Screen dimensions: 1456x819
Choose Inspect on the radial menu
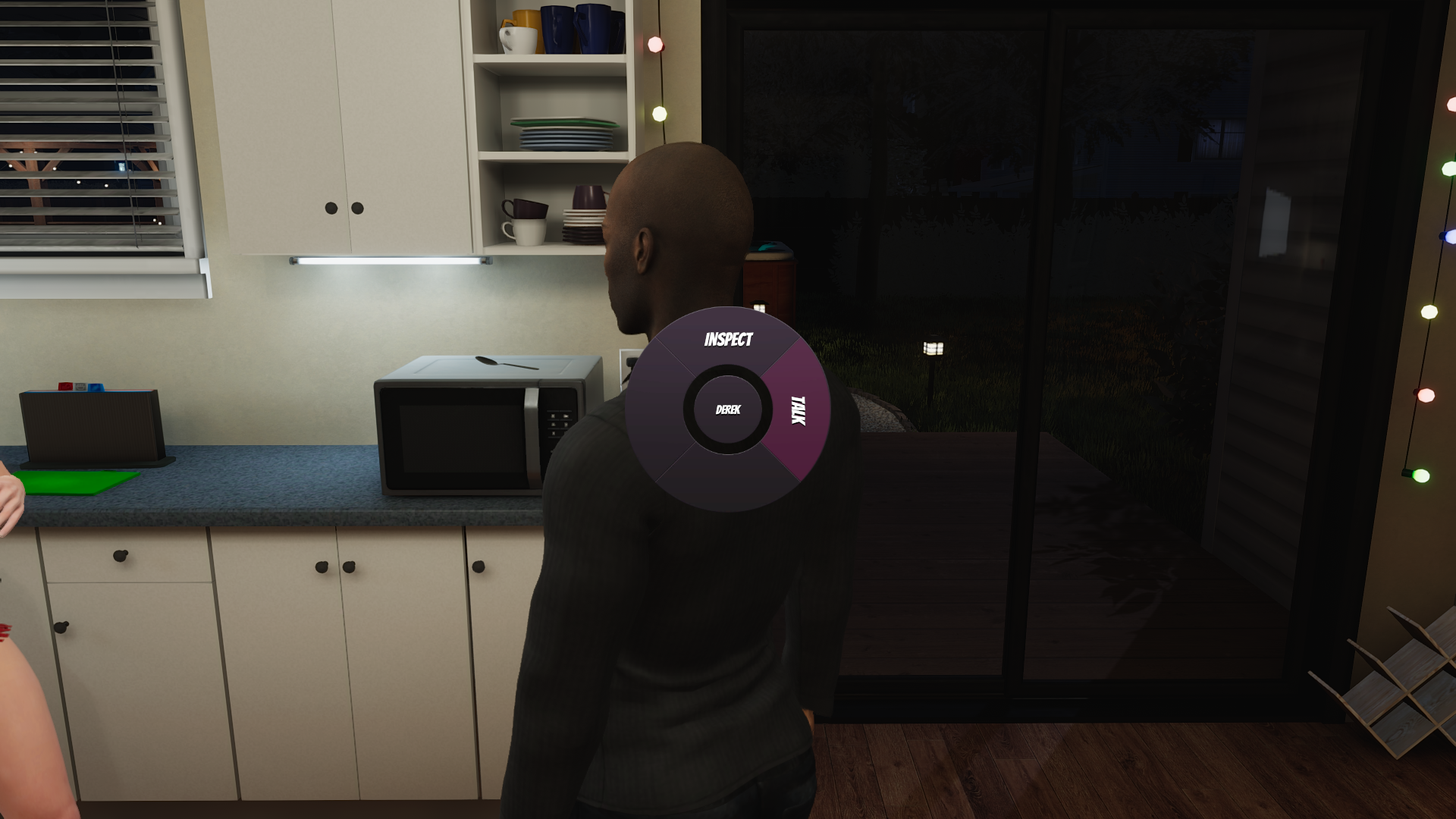coord(728,340)
